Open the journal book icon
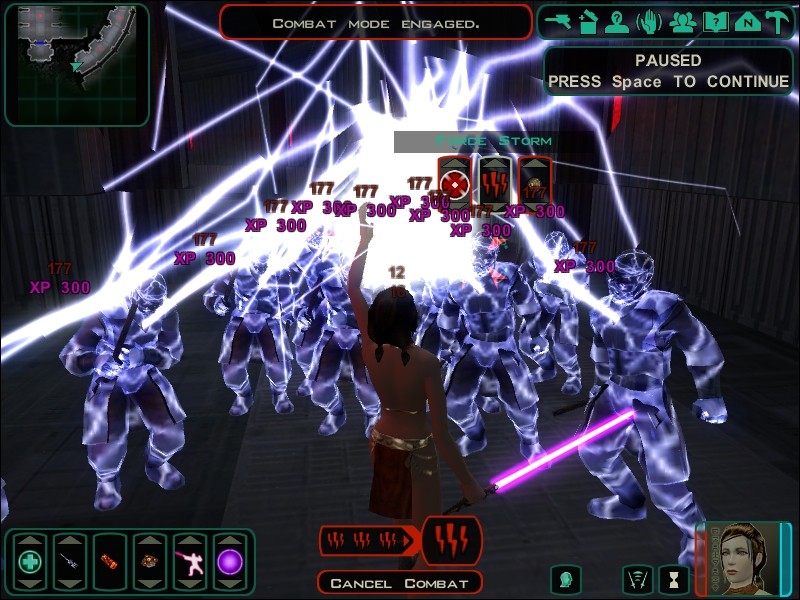This screenshot has width=800, height=600. 714,22
